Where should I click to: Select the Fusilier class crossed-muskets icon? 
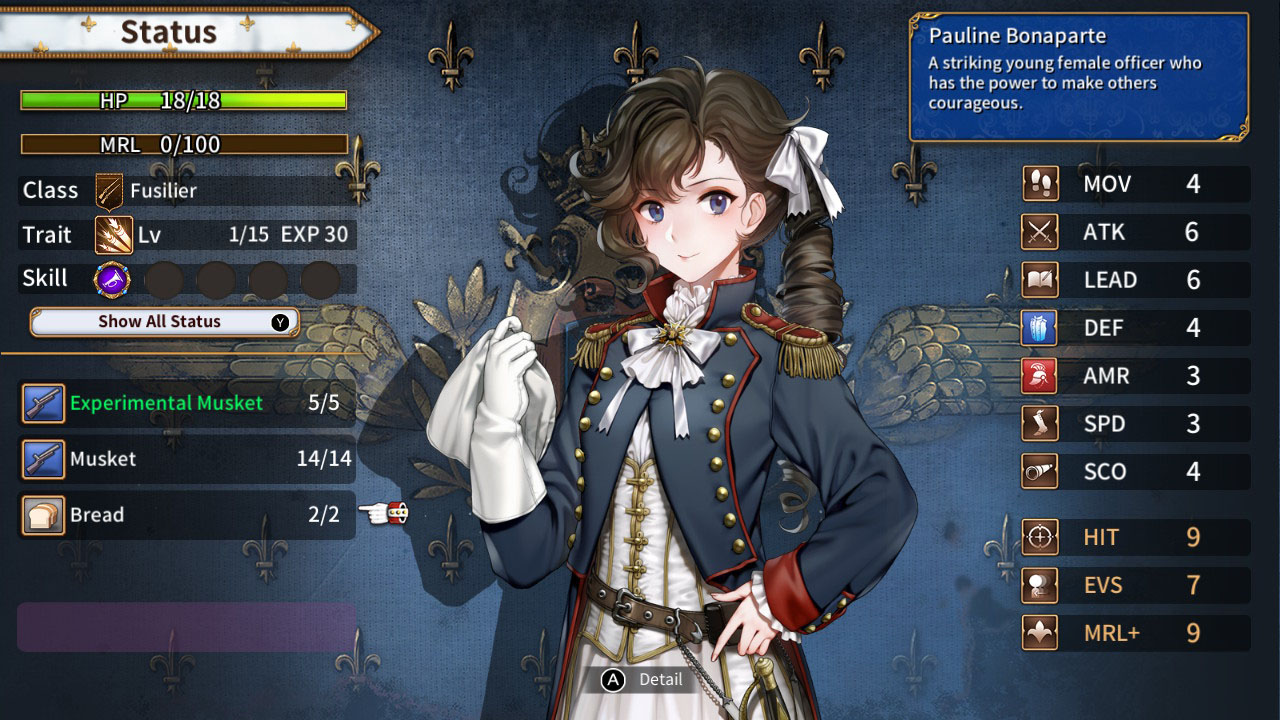[x=106, y=189]
